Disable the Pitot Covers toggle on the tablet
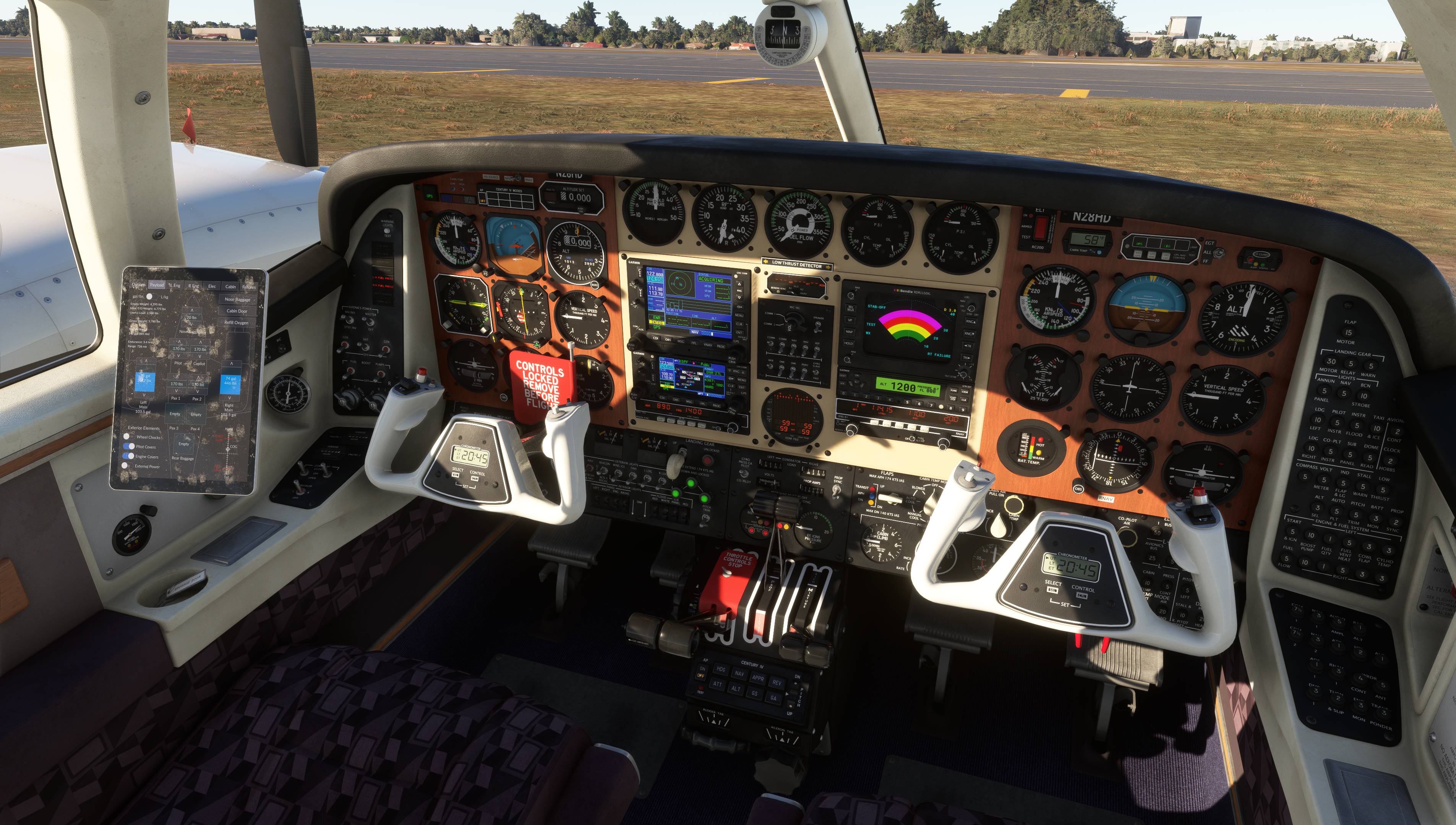The height and width of the screenshot is (825, 1456). pyautogui.click(x=129, y=447)
